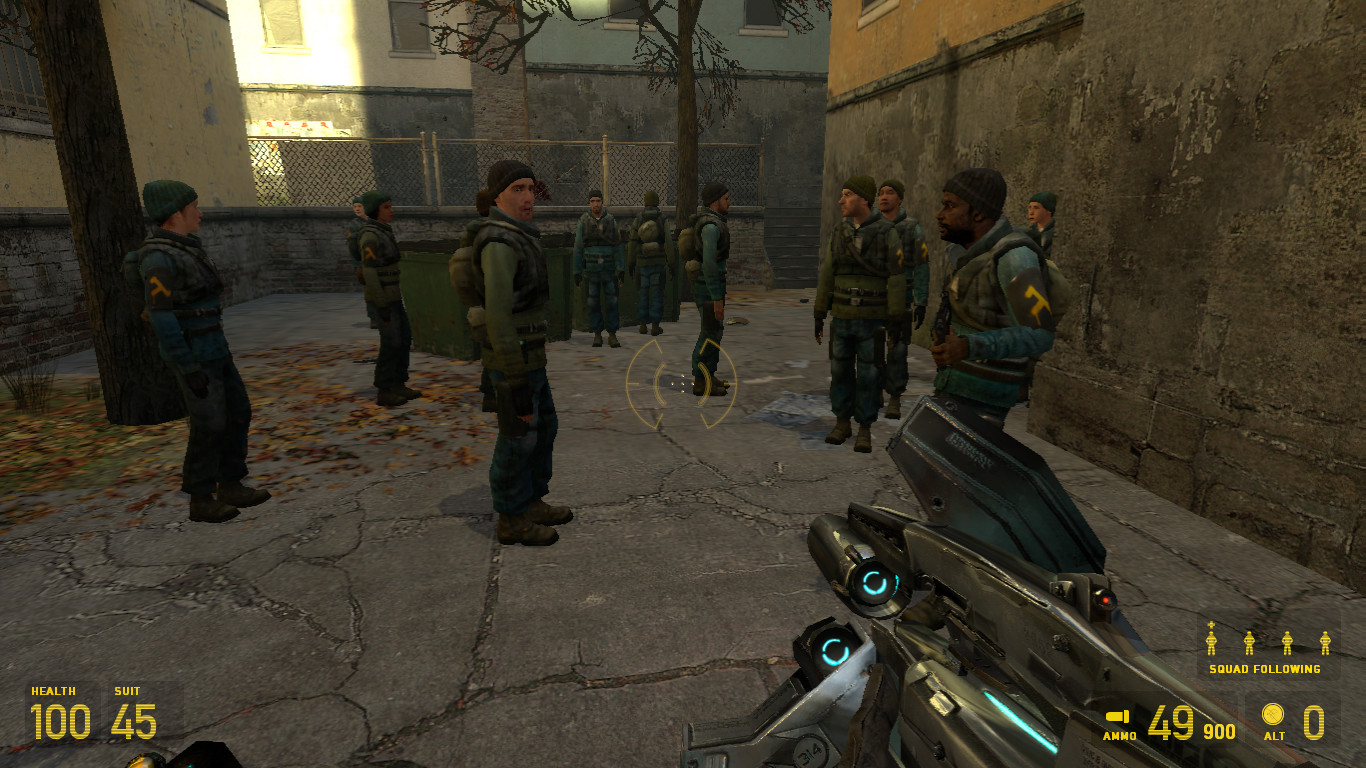Click the first squad member icon with medic cross
This screenshot has height=768, width=1366.
[x=1212, y=641]
